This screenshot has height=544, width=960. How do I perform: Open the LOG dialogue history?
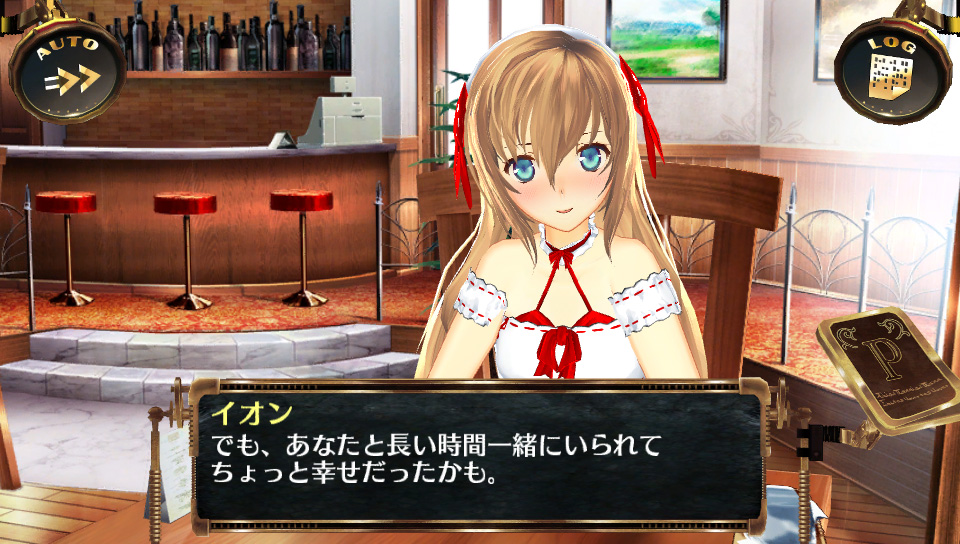(x=891, y=68)
